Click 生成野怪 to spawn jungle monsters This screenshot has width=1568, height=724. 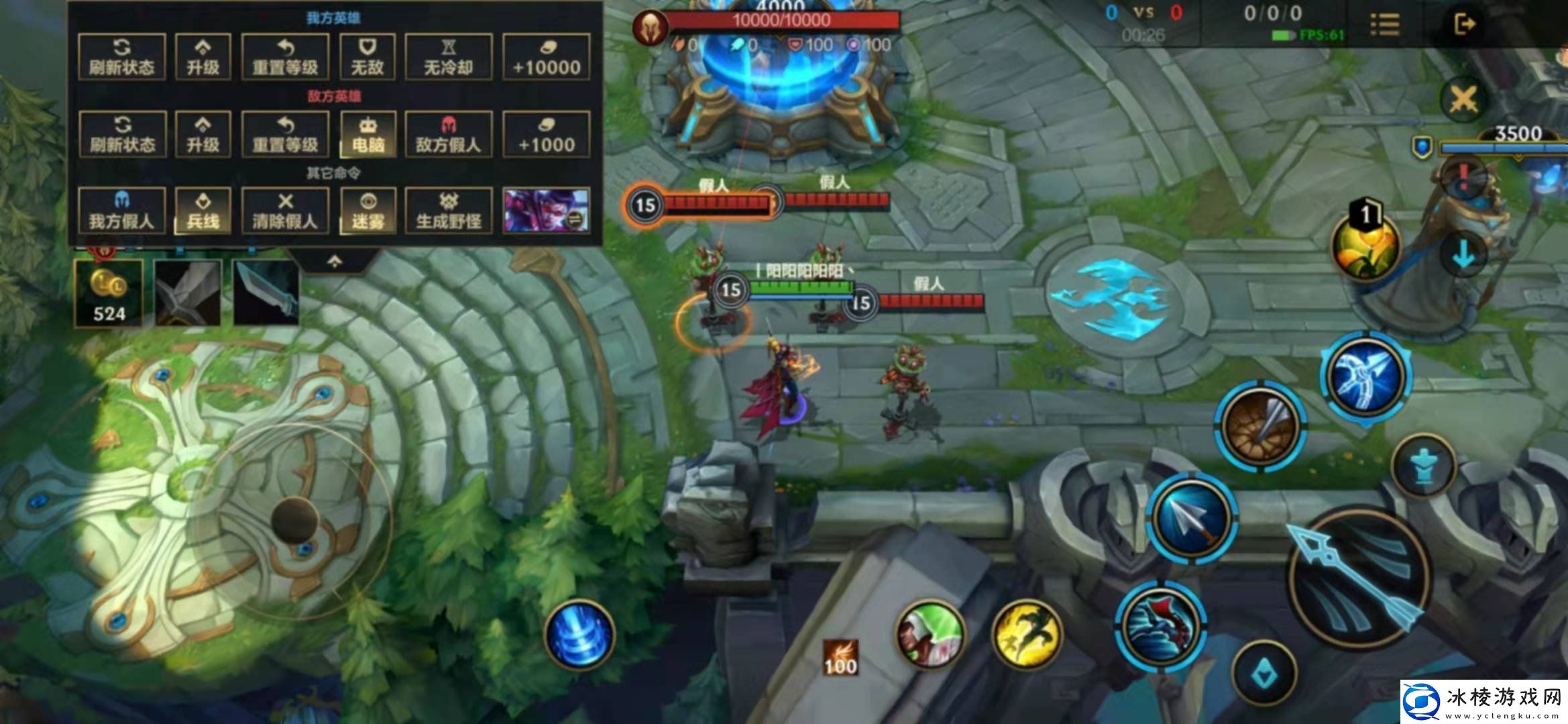pos(449,211)
